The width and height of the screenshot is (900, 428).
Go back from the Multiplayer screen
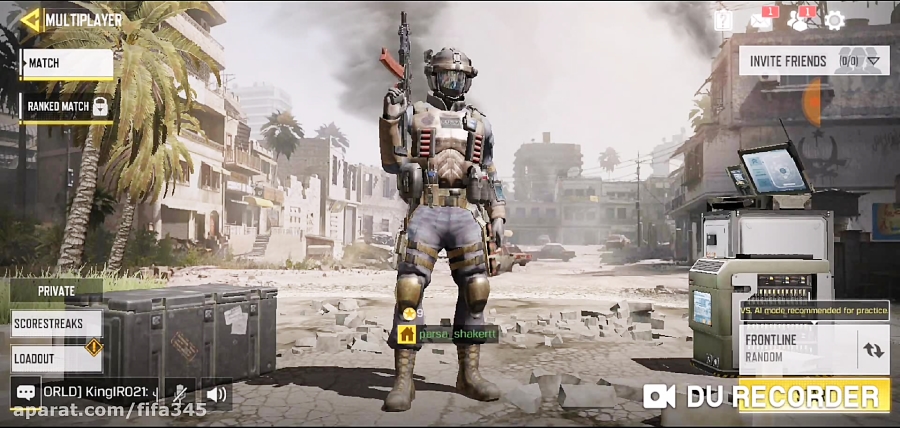[x=32, y=19]
